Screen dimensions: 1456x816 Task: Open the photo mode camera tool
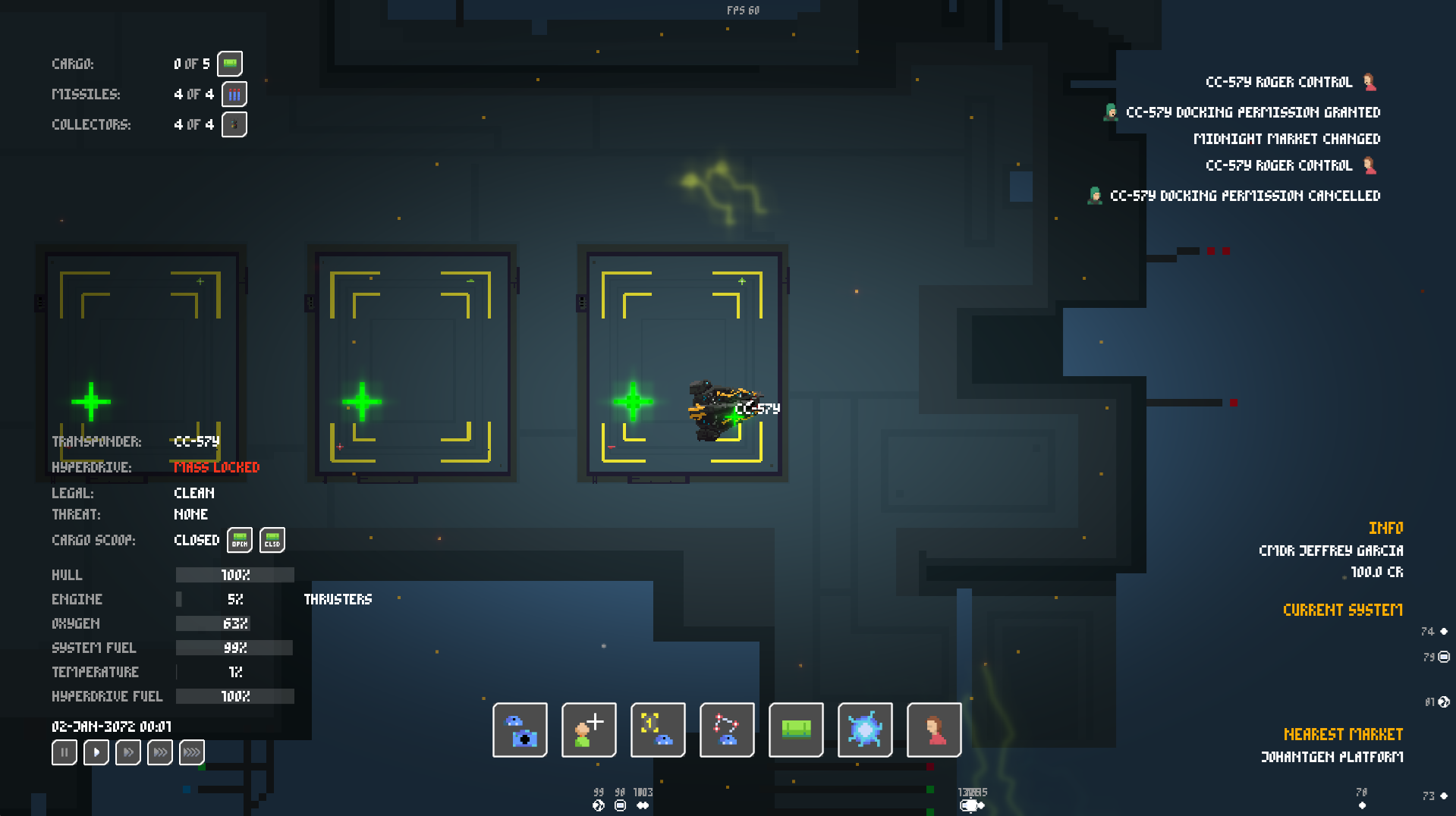coord(519,730)
